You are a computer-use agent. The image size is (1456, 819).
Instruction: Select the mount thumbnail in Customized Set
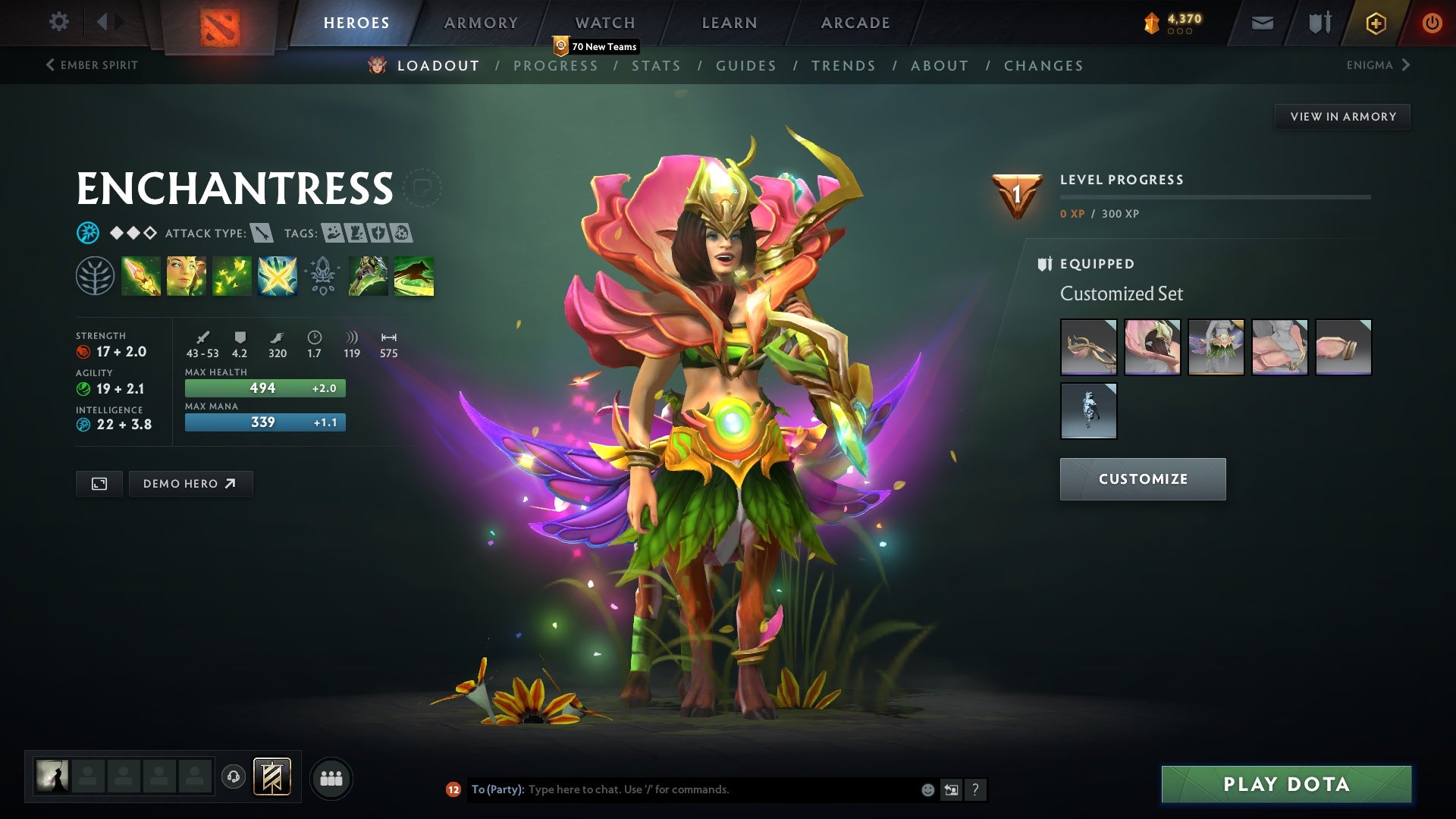[1087, 410]
